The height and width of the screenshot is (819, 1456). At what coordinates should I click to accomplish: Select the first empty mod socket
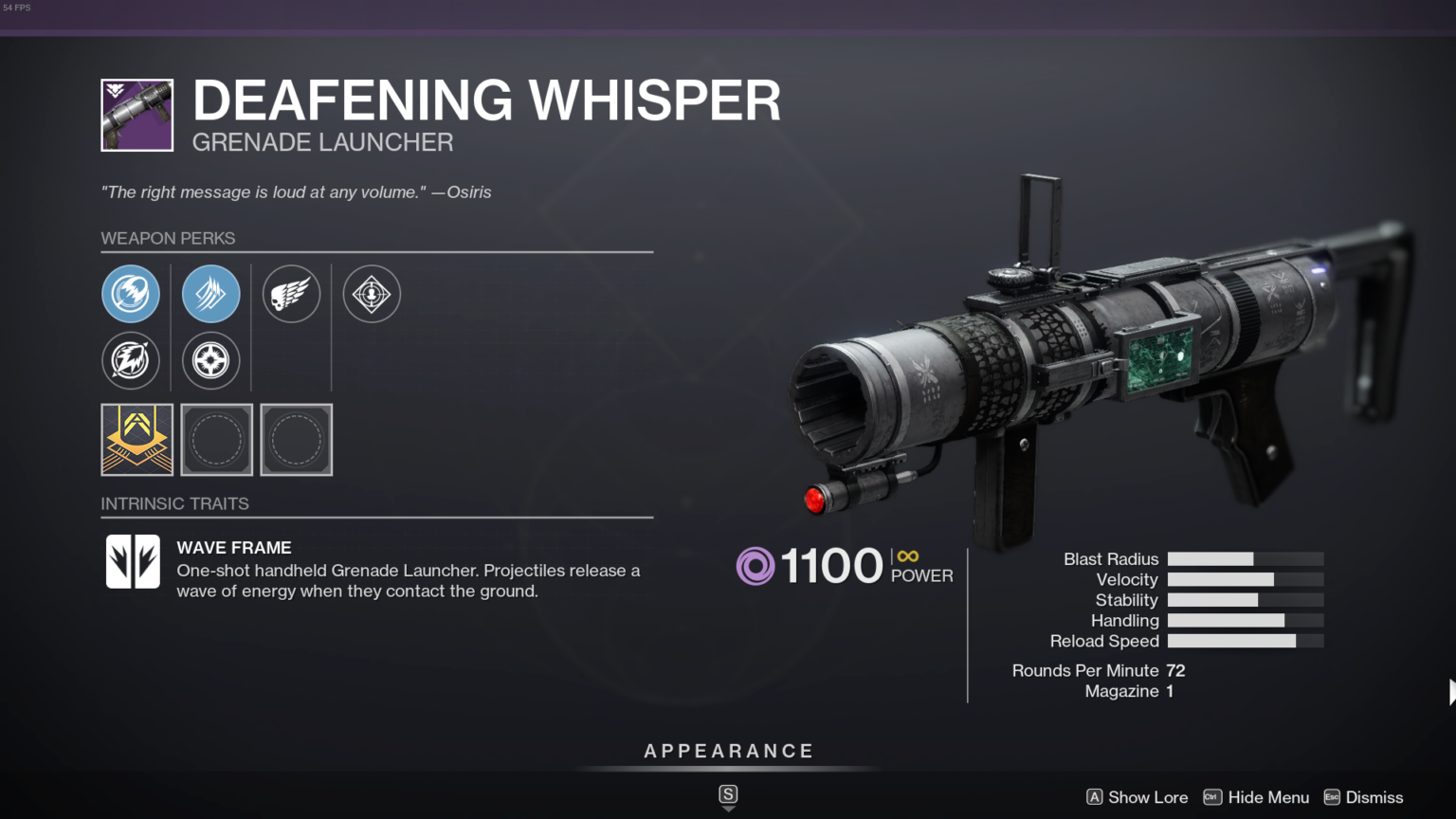(x=216, y=440)
